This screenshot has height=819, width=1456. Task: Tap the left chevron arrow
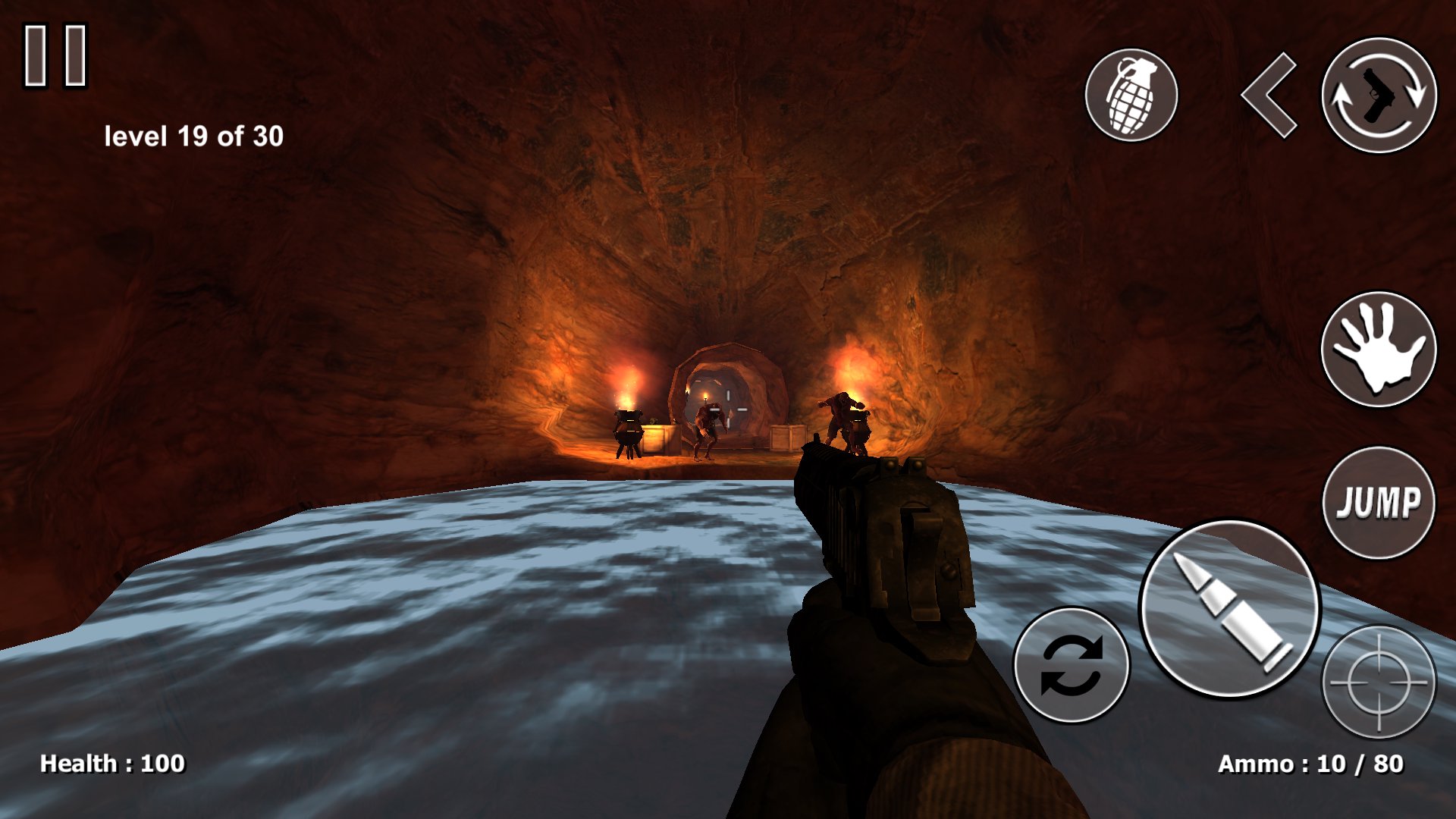point(1269,96)
